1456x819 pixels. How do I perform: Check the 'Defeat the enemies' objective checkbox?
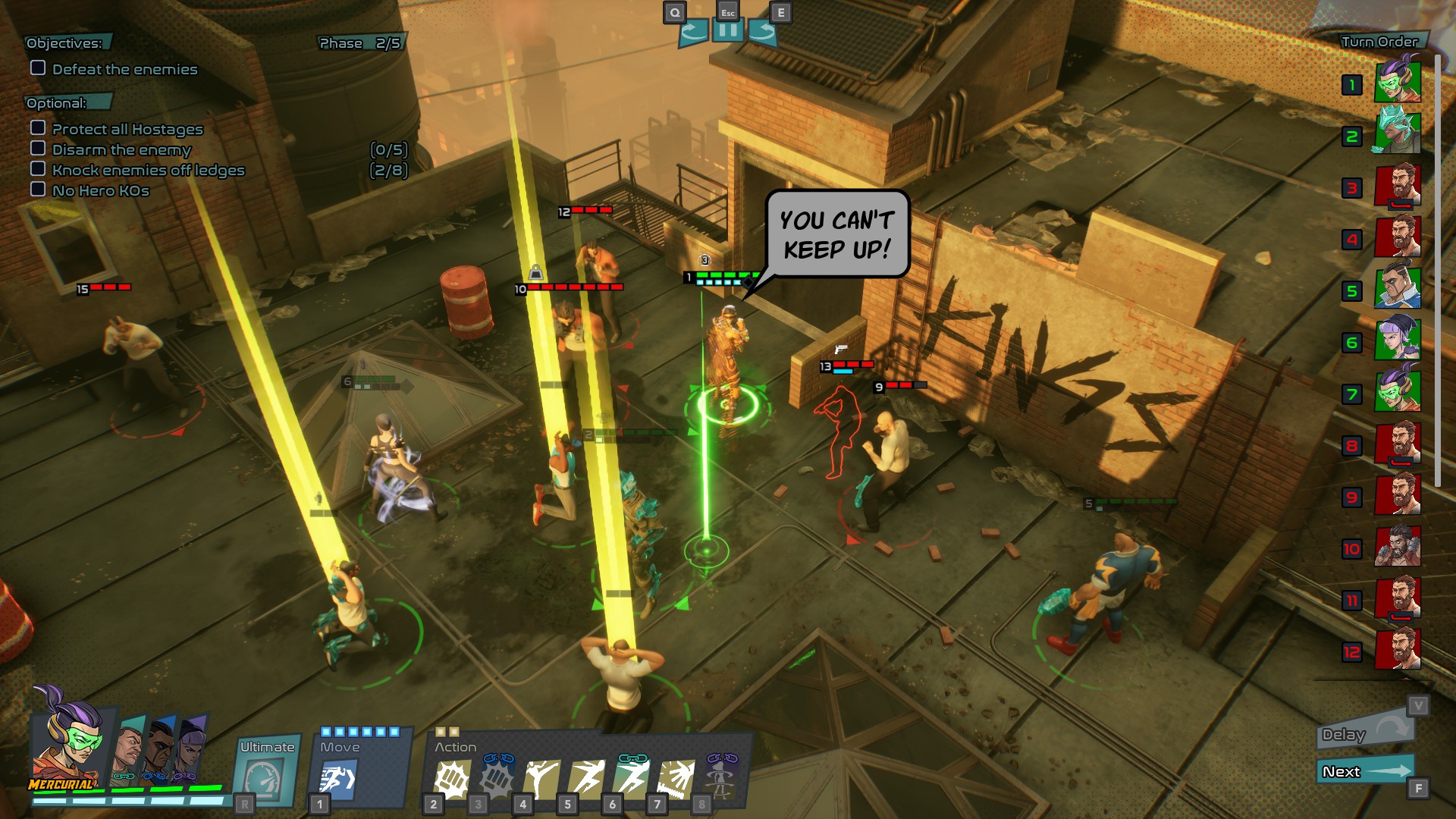tap(36, 69)
